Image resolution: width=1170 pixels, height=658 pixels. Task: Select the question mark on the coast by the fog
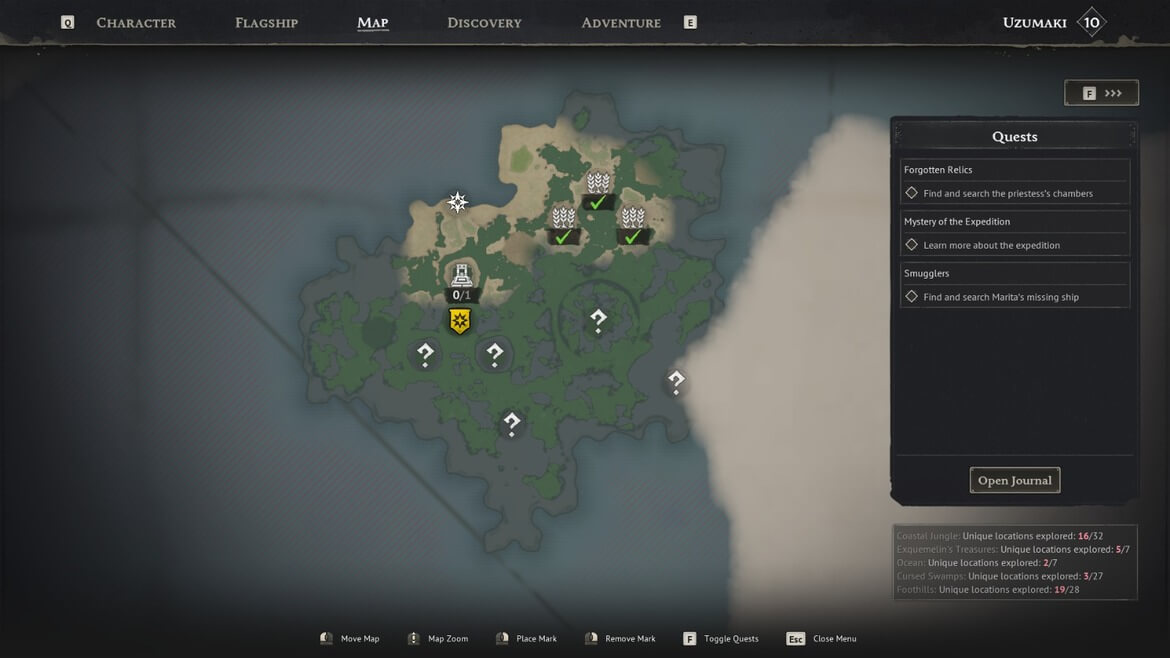click(676, 380)
